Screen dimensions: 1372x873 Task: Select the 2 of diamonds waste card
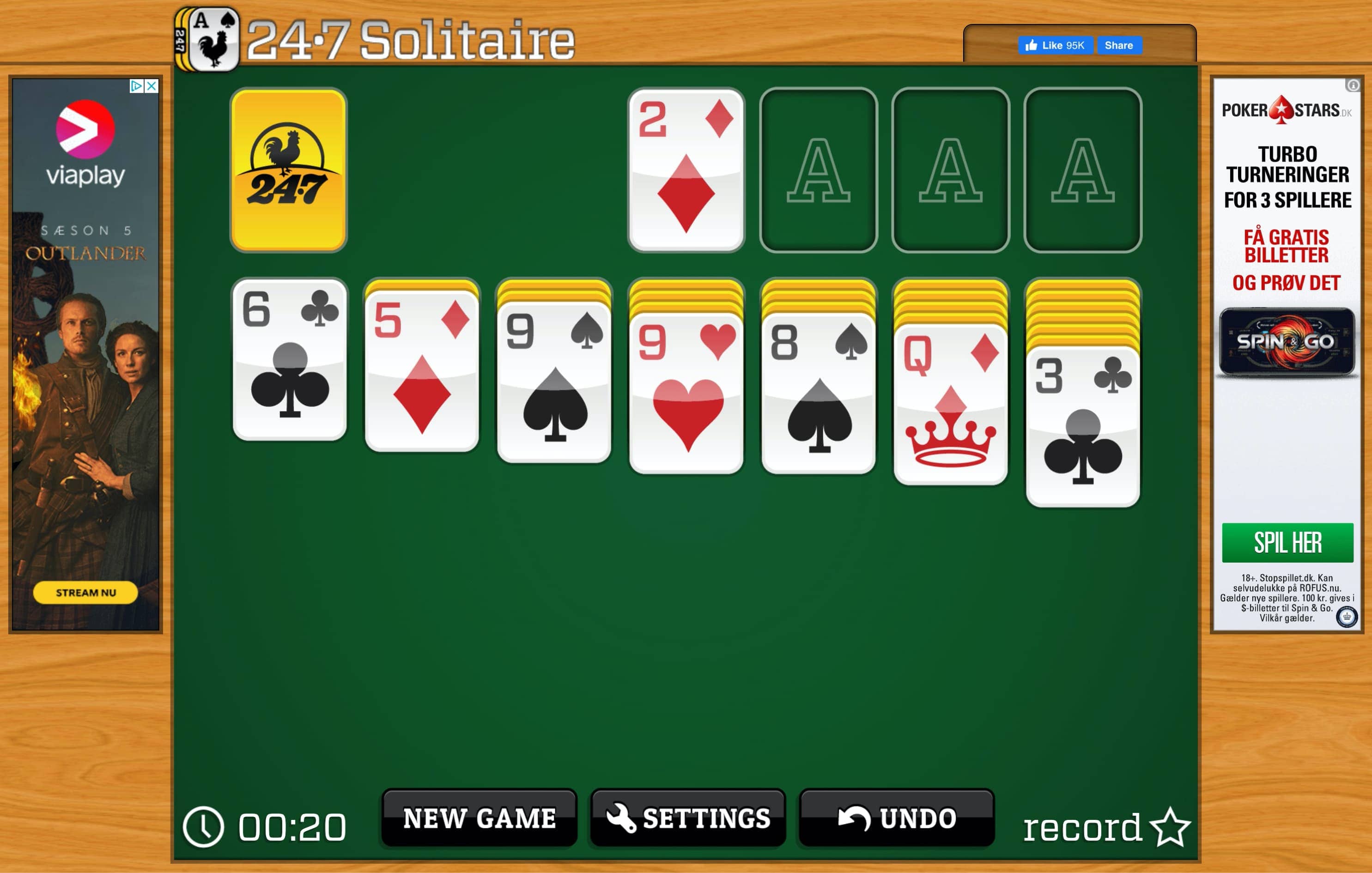tap(686, 169)
